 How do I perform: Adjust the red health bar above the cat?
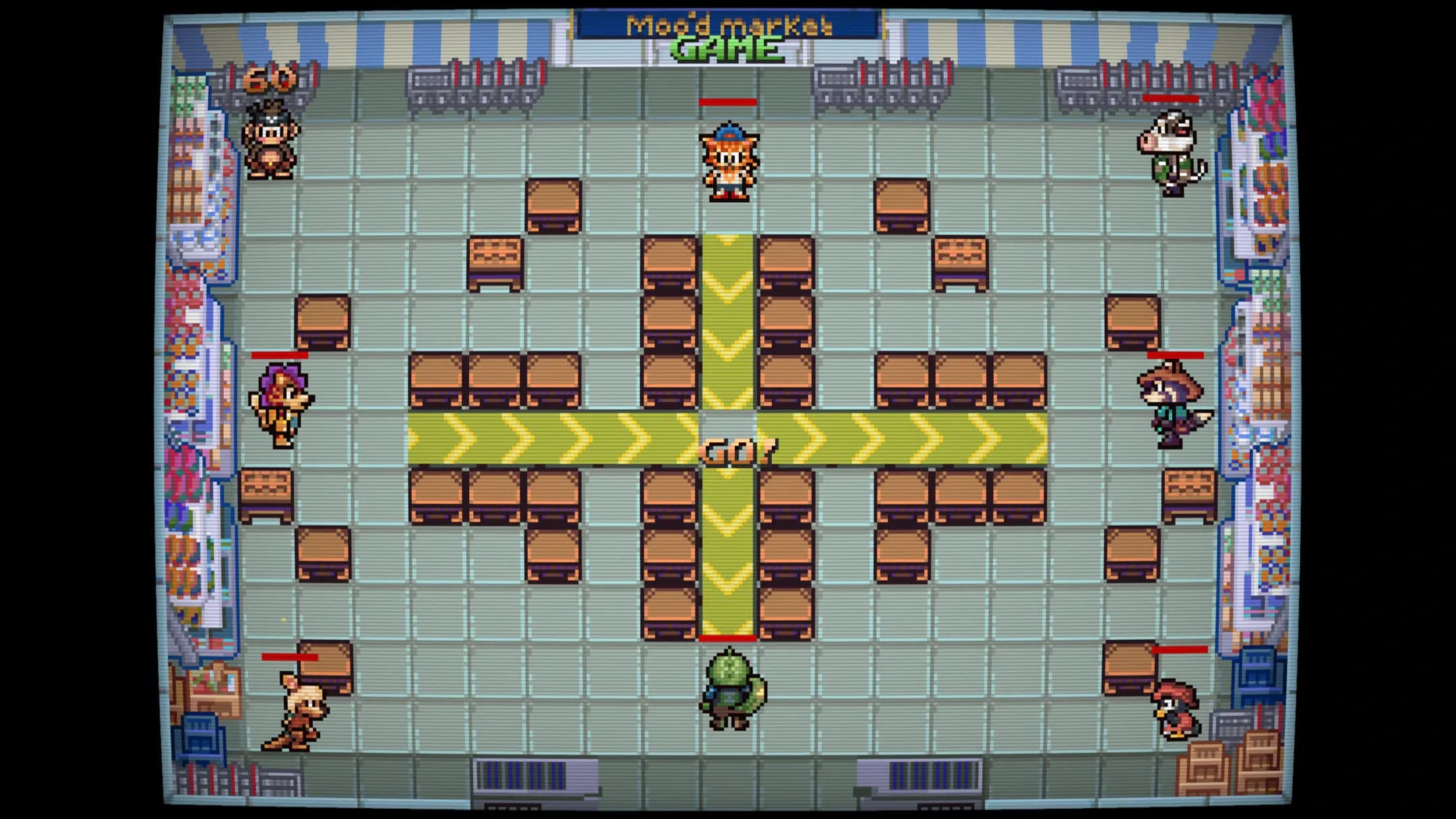pyautogui.click(x=729, y=102)
